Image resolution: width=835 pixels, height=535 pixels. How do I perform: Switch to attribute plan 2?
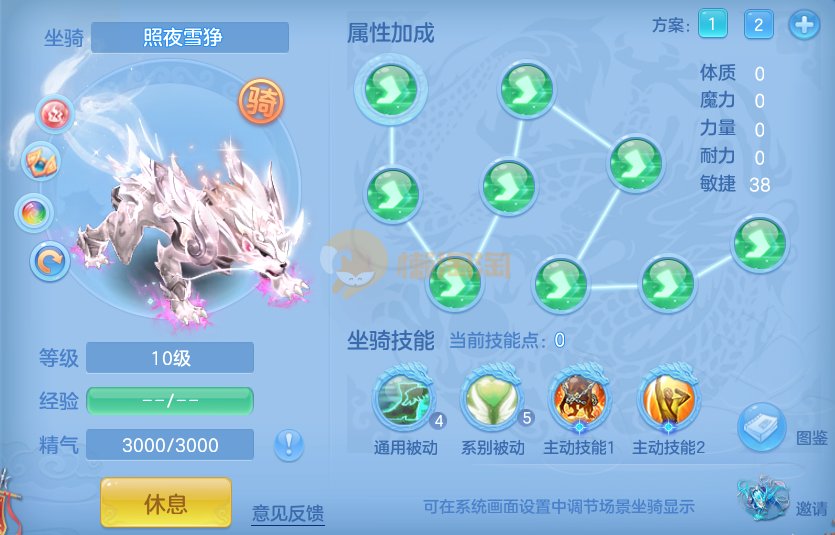pos(758,25)
